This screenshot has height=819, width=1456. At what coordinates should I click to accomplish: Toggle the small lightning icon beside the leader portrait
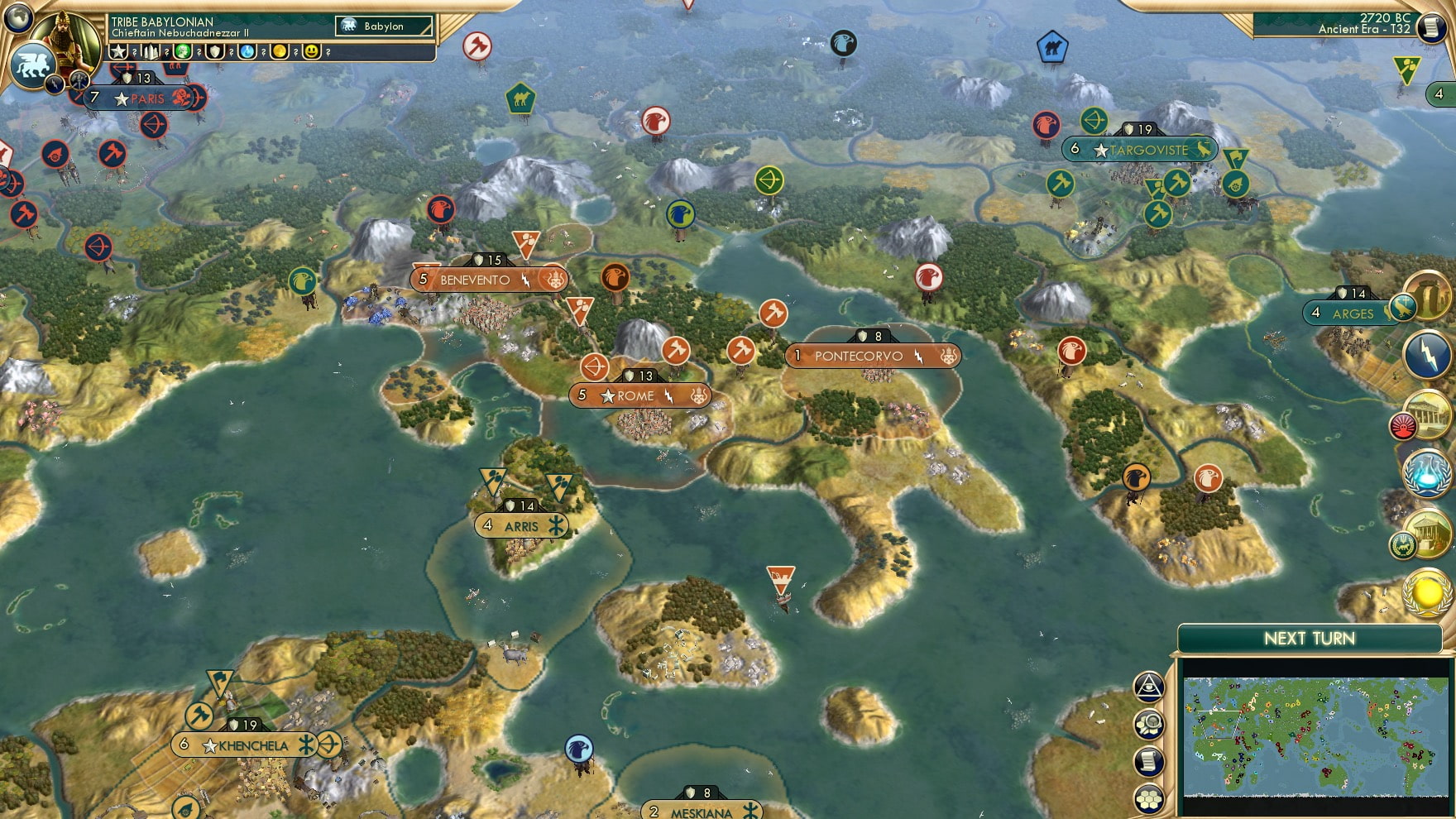(55, 83)
